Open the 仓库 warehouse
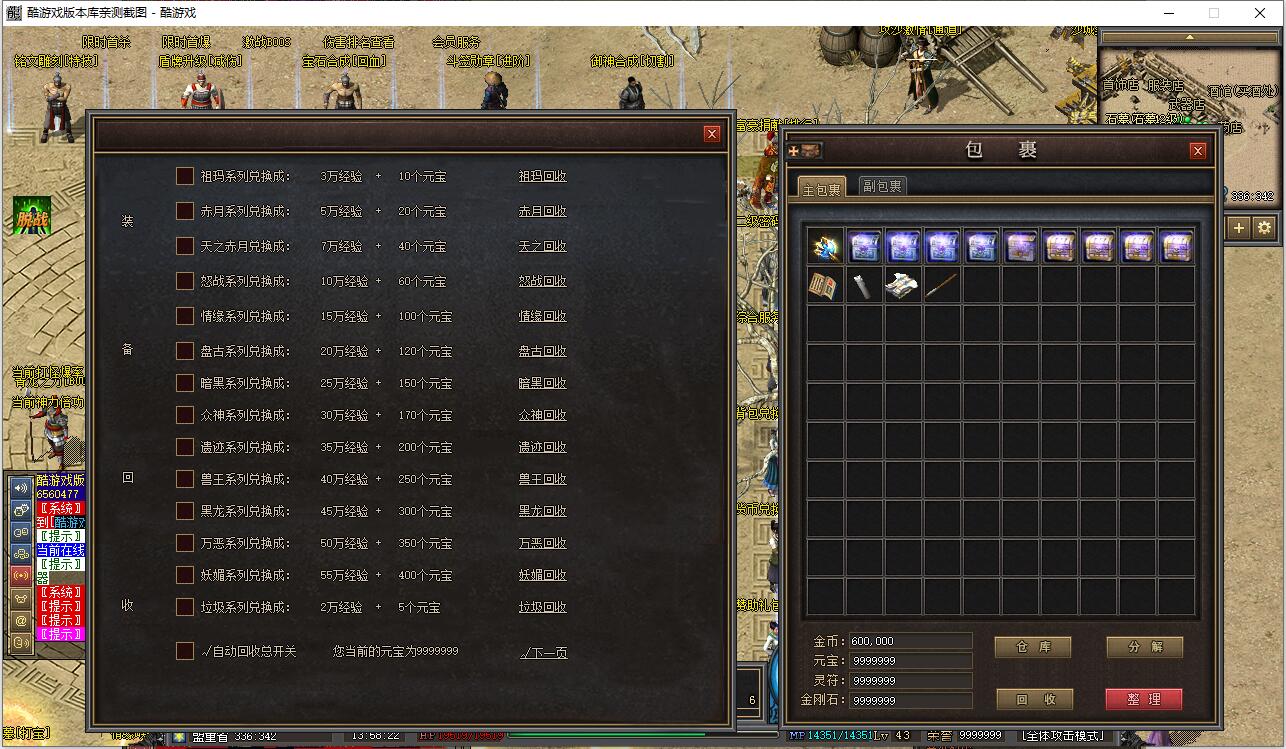Image resolution: width=1286 pixels, height=749 pixels. point(1033,647)
